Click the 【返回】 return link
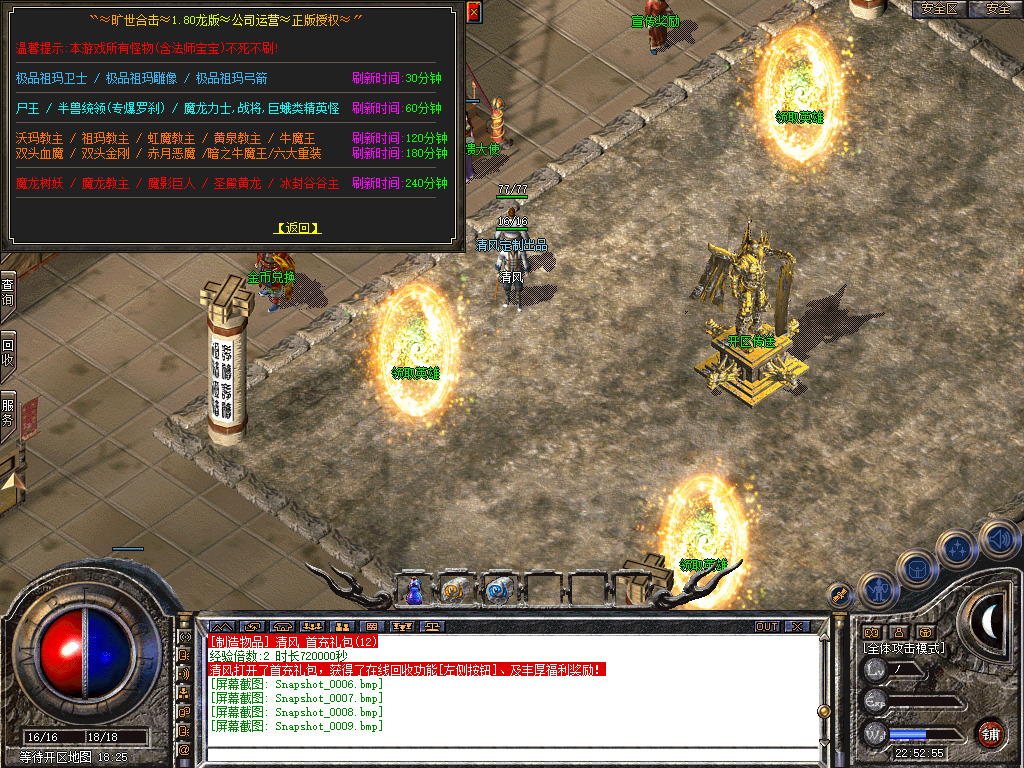 coord(298,228)
